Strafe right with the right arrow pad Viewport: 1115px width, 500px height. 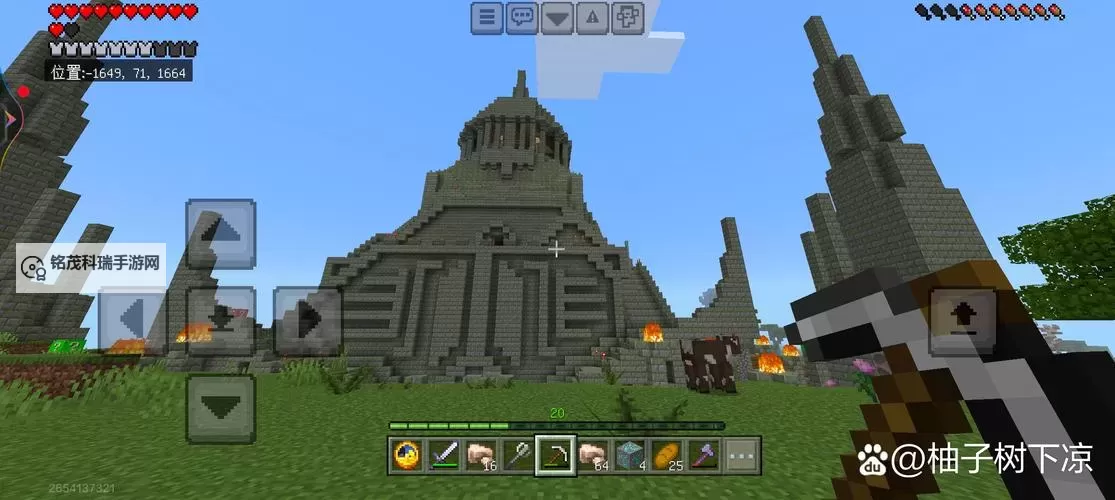(x=307, y=320)
